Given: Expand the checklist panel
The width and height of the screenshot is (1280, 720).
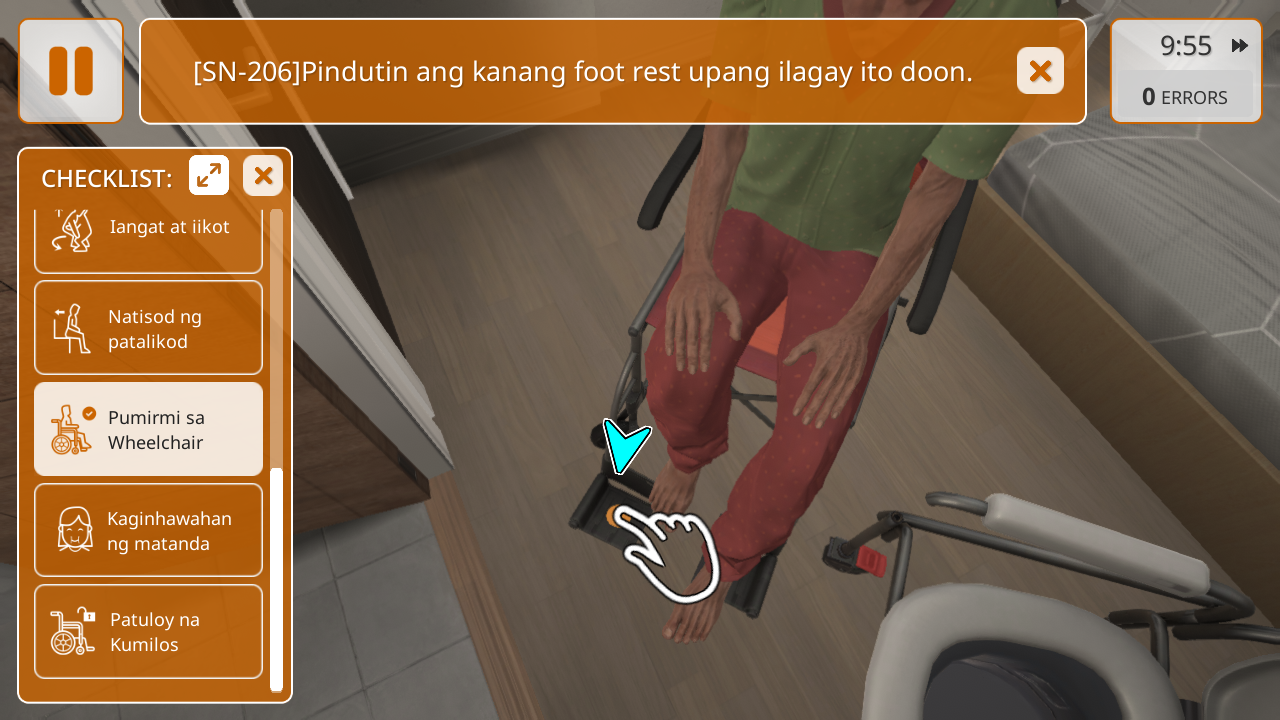Looking at the screenshot, I should pyautogui.click(x=209, y=176).
